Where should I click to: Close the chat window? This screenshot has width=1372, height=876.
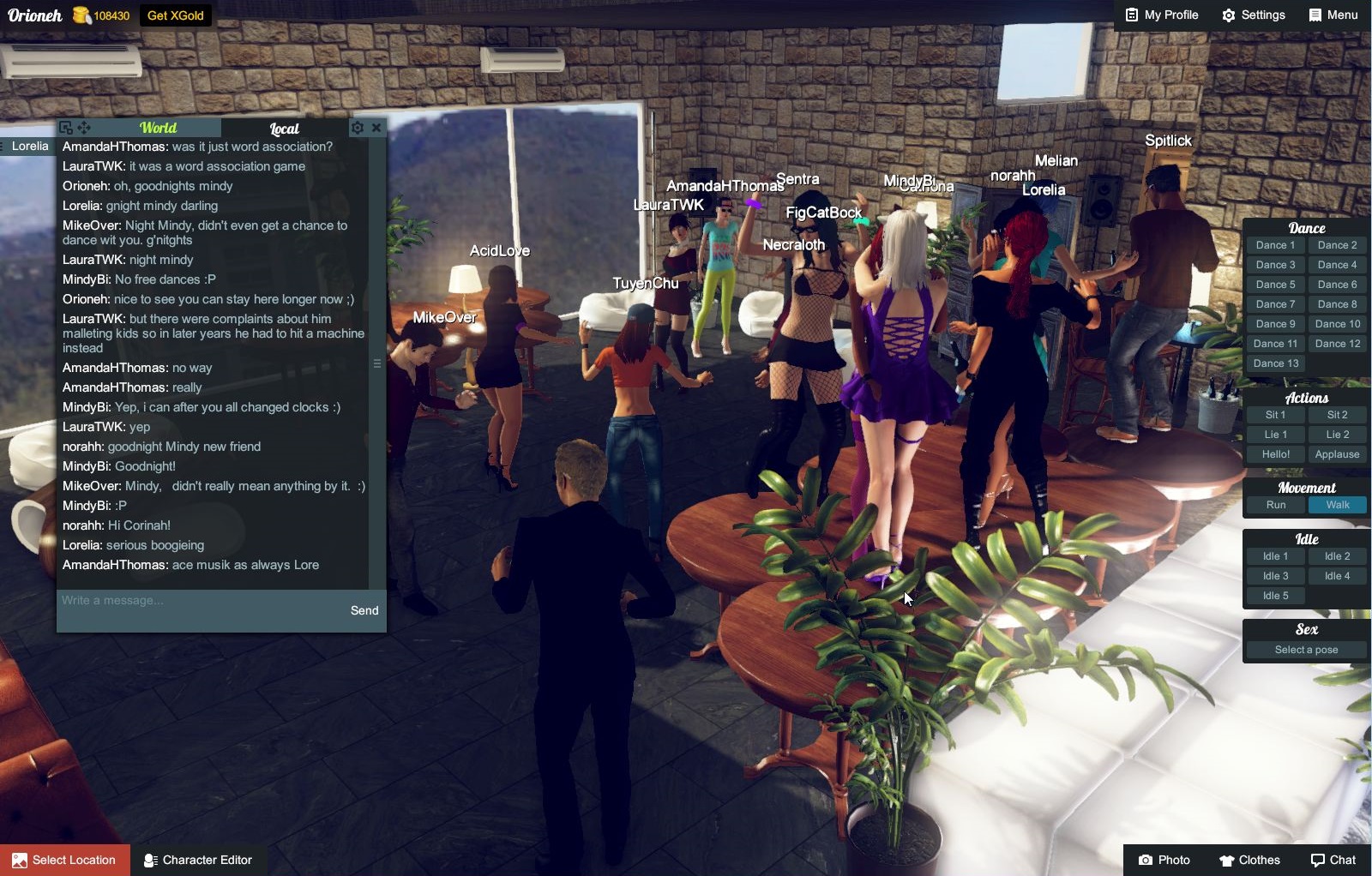pos(376,128)
